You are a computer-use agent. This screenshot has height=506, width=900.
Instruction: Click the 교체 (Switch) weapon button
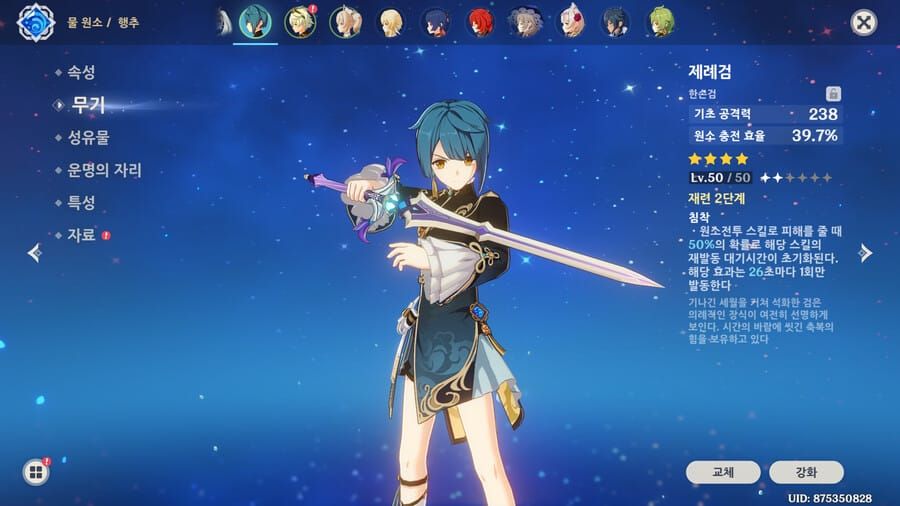point(722,472)
